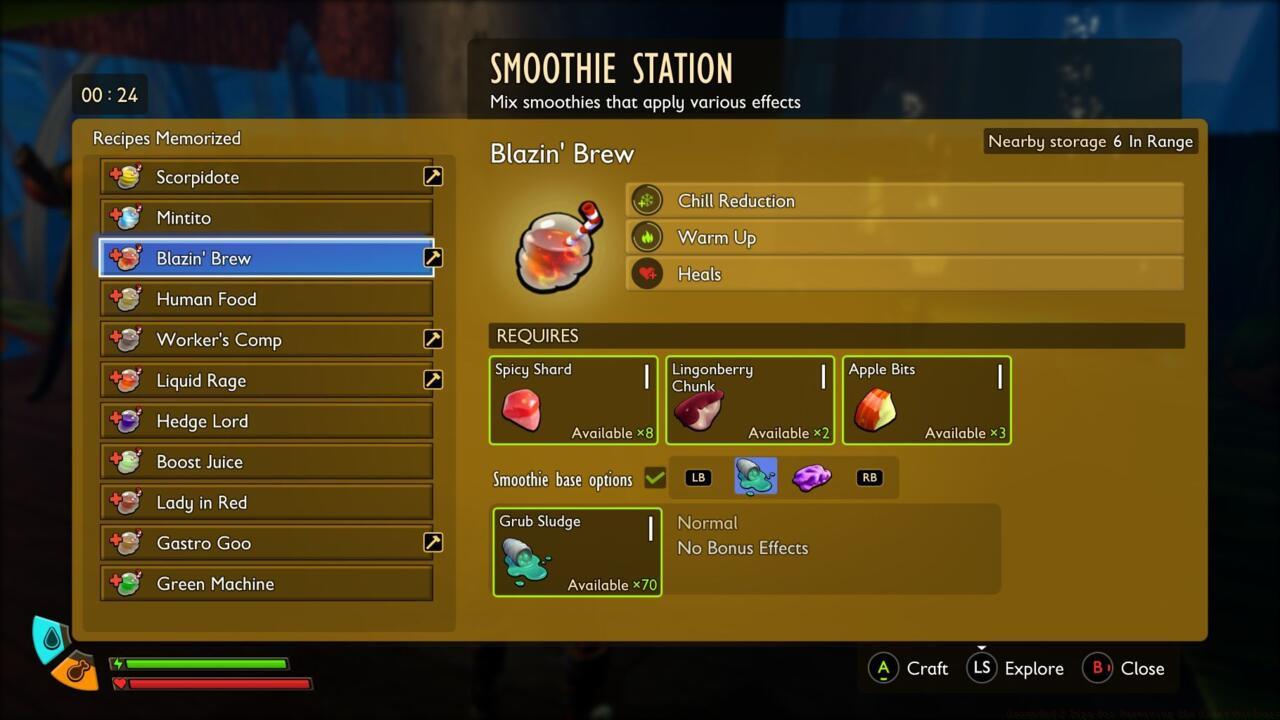
Task: Click the Chill Reduction snowflake icon
Action: pos(646,199)
